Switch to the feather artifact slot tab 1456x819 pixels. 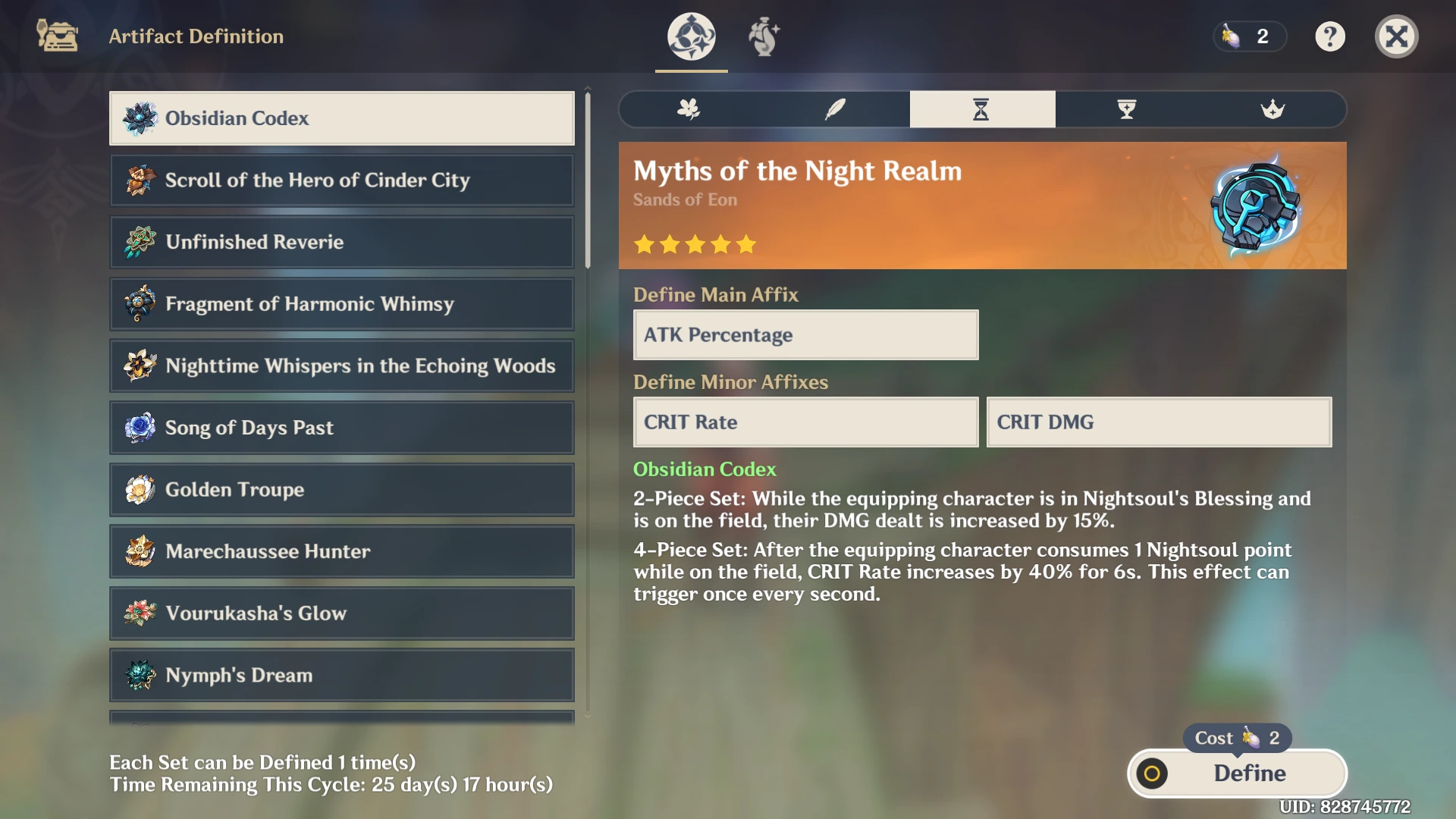(835, 109)
